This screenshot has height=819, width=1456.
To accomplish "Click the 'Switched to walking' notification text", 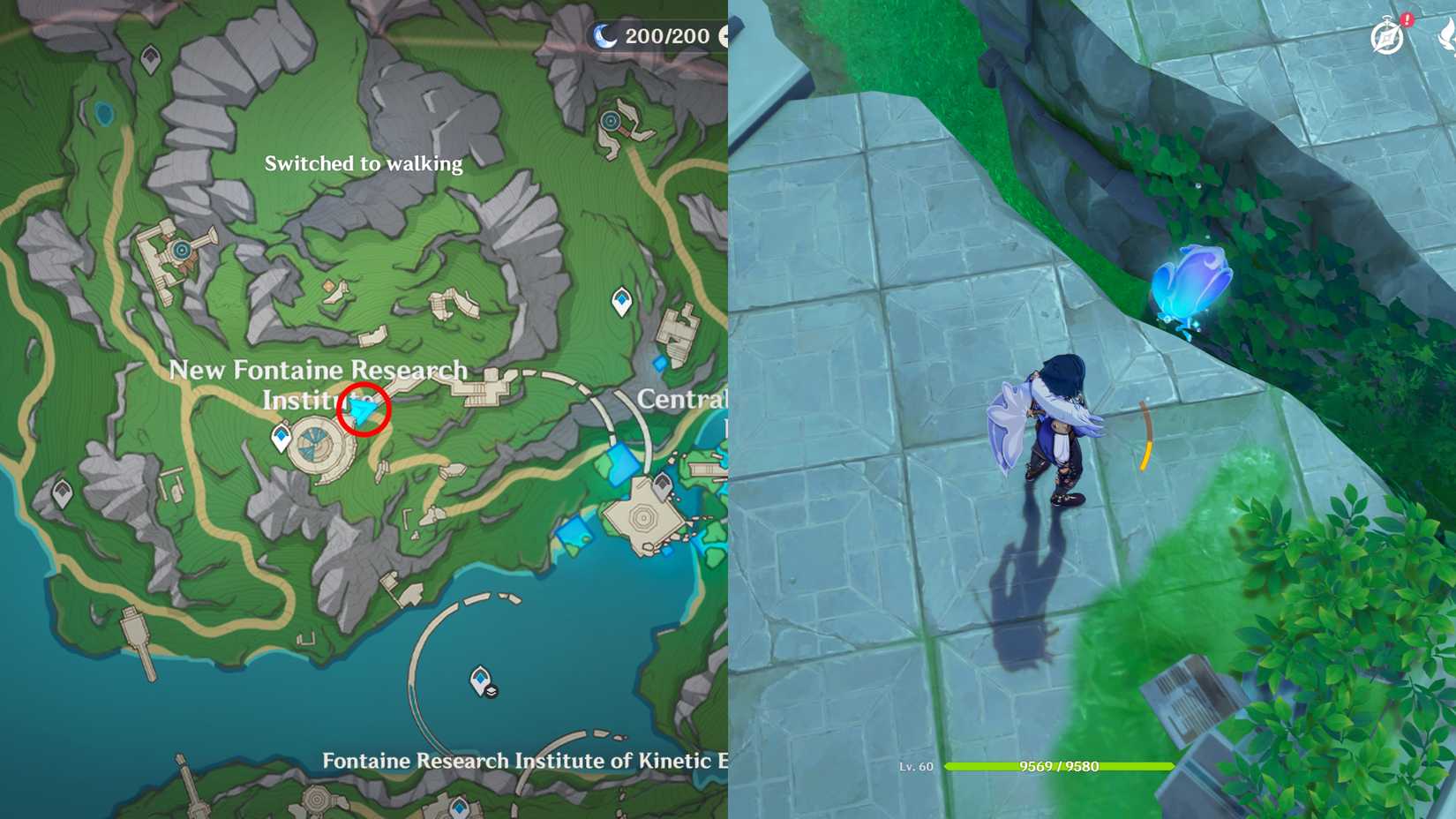I will click(x=363, y=163).
